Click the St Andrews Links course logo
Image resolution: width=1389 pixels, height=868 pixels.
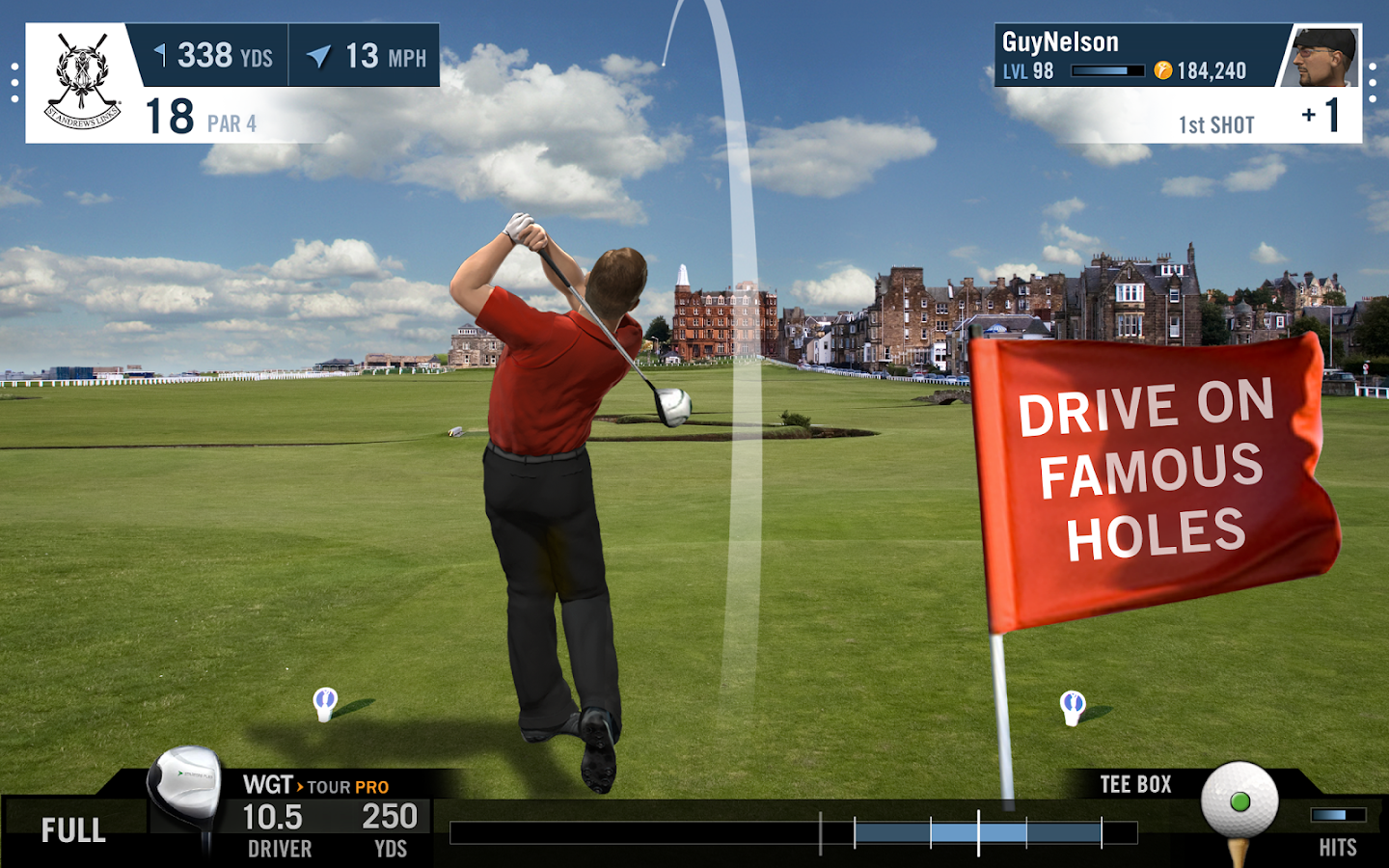tap(82, 83)
